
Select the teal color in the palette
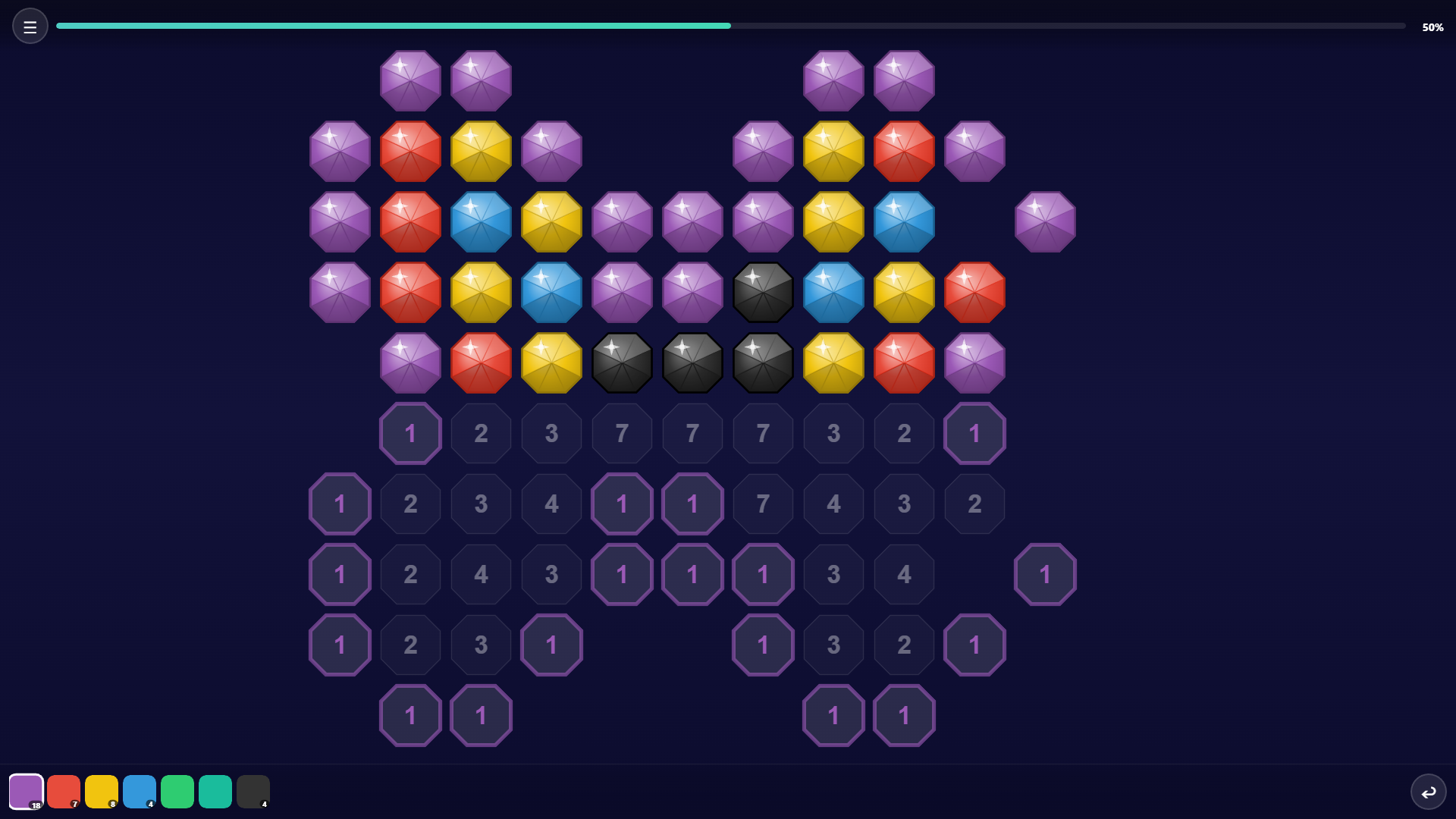coord(215,791)
